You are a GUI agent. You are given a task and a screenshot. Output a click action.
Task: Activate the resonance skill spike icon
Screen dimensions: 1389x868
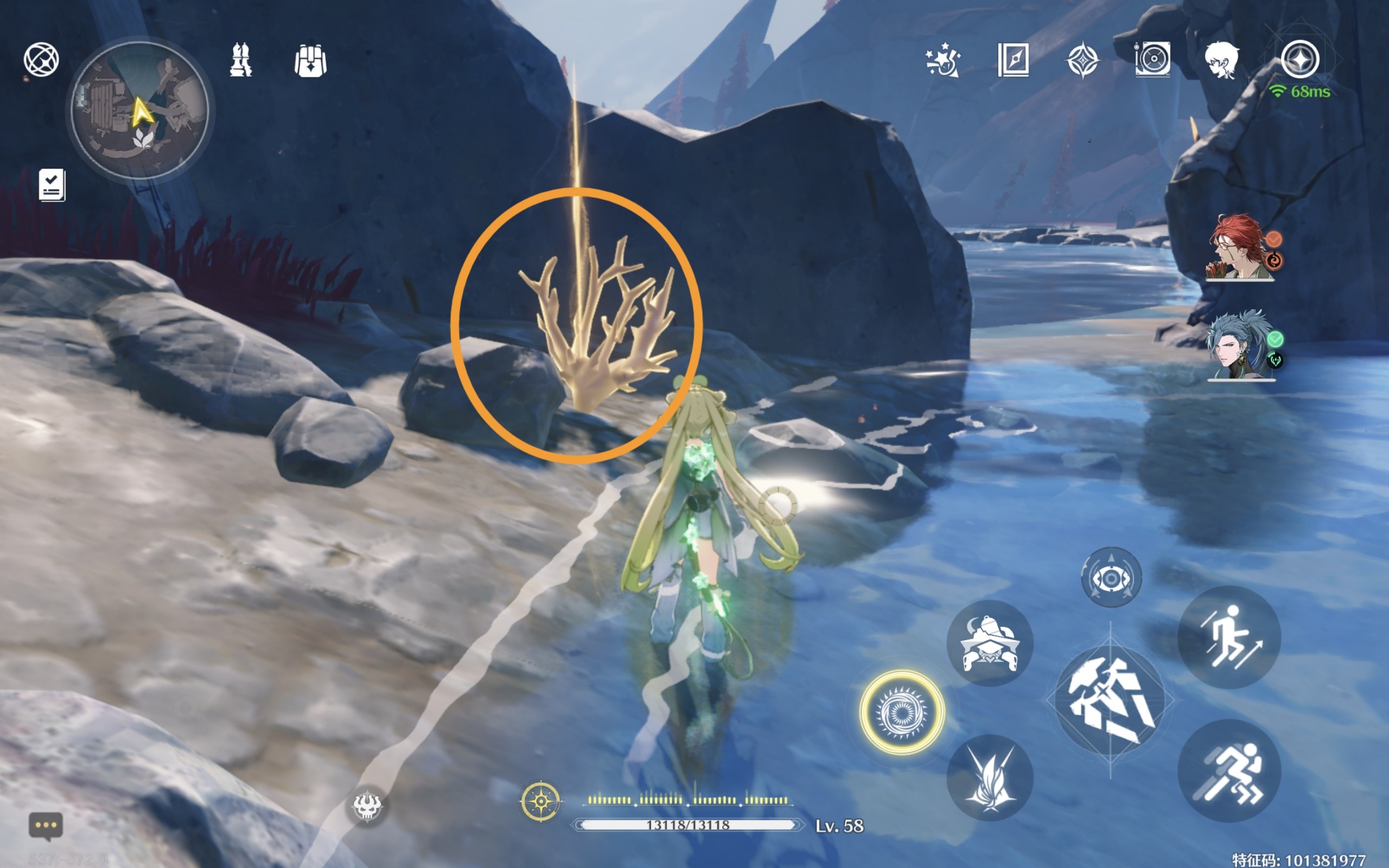(990, 777)
